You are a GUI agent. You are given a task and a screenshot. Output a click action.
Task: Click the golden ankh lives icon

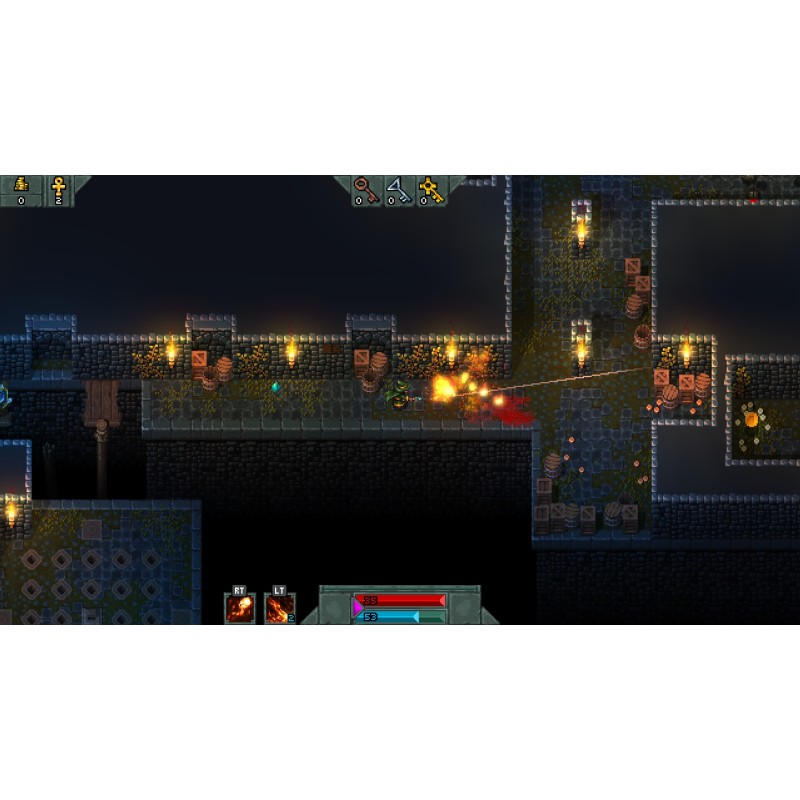tap(58, 186)
